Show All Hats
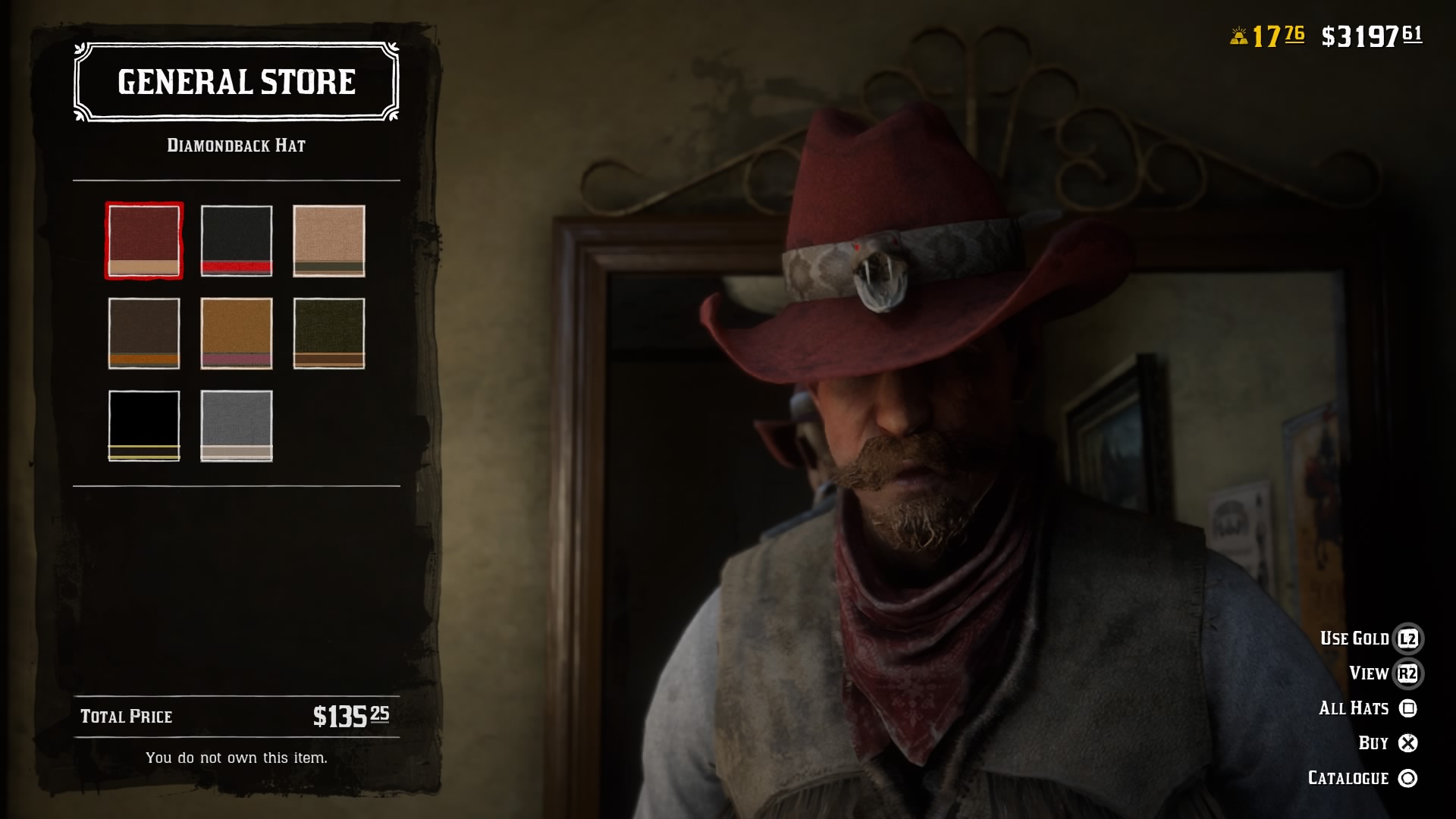This screenshot has width=1456, height=819. [x=1354, y=708]
